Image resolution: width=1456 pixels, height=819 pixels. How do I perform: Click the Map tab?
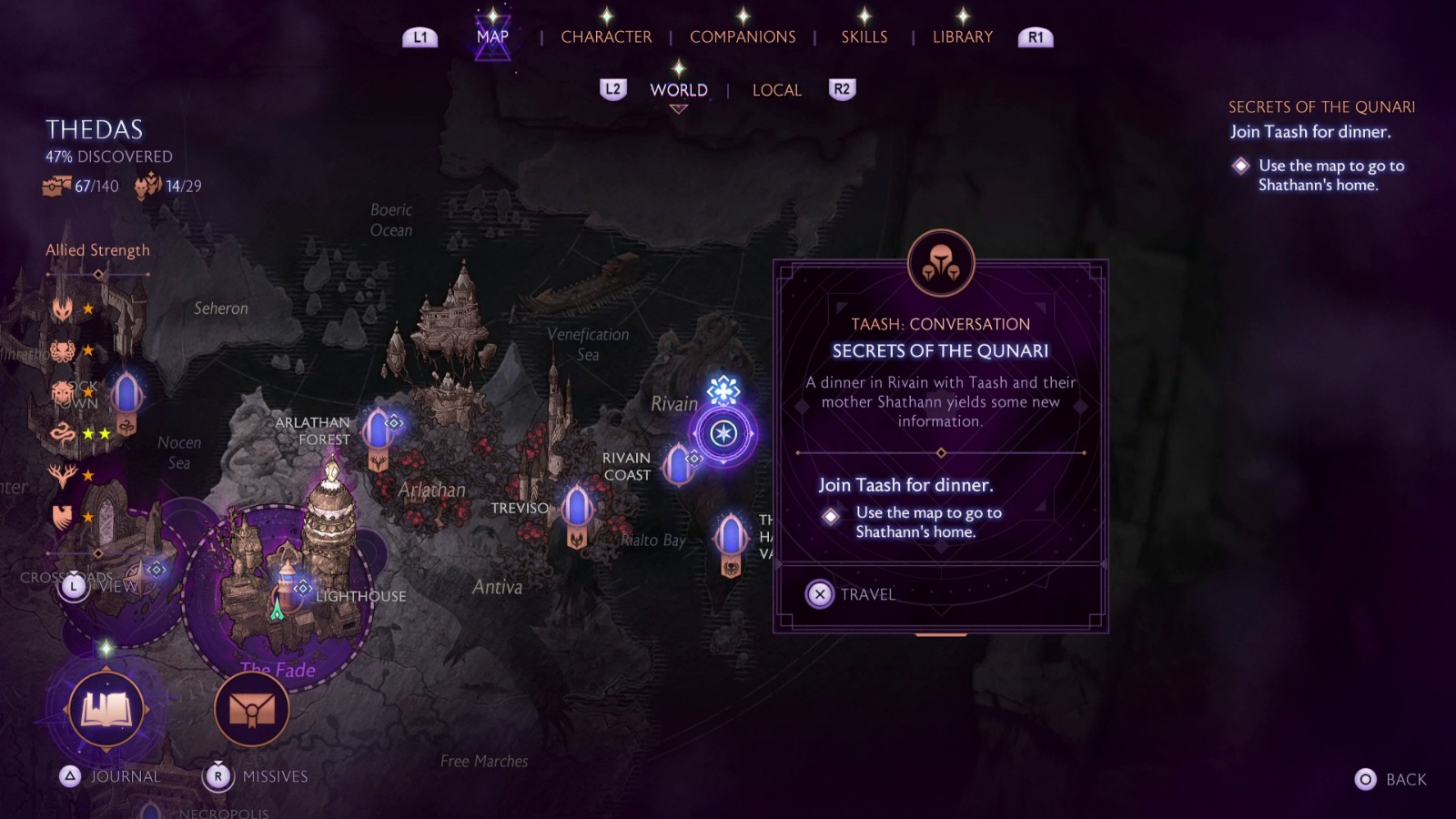492,37
